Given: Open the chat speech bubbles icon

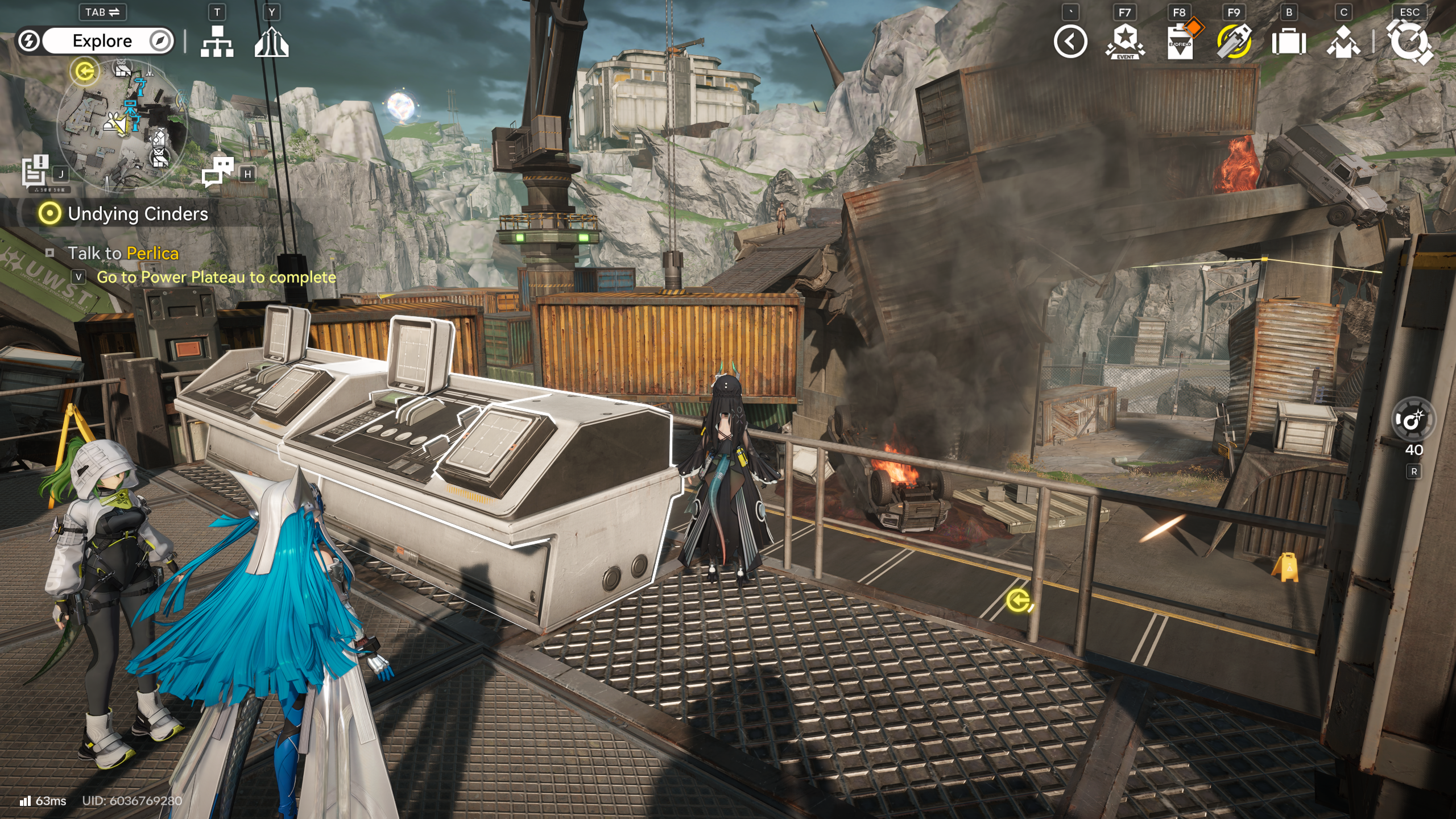Looking at the screenshot, I should 218,171.
